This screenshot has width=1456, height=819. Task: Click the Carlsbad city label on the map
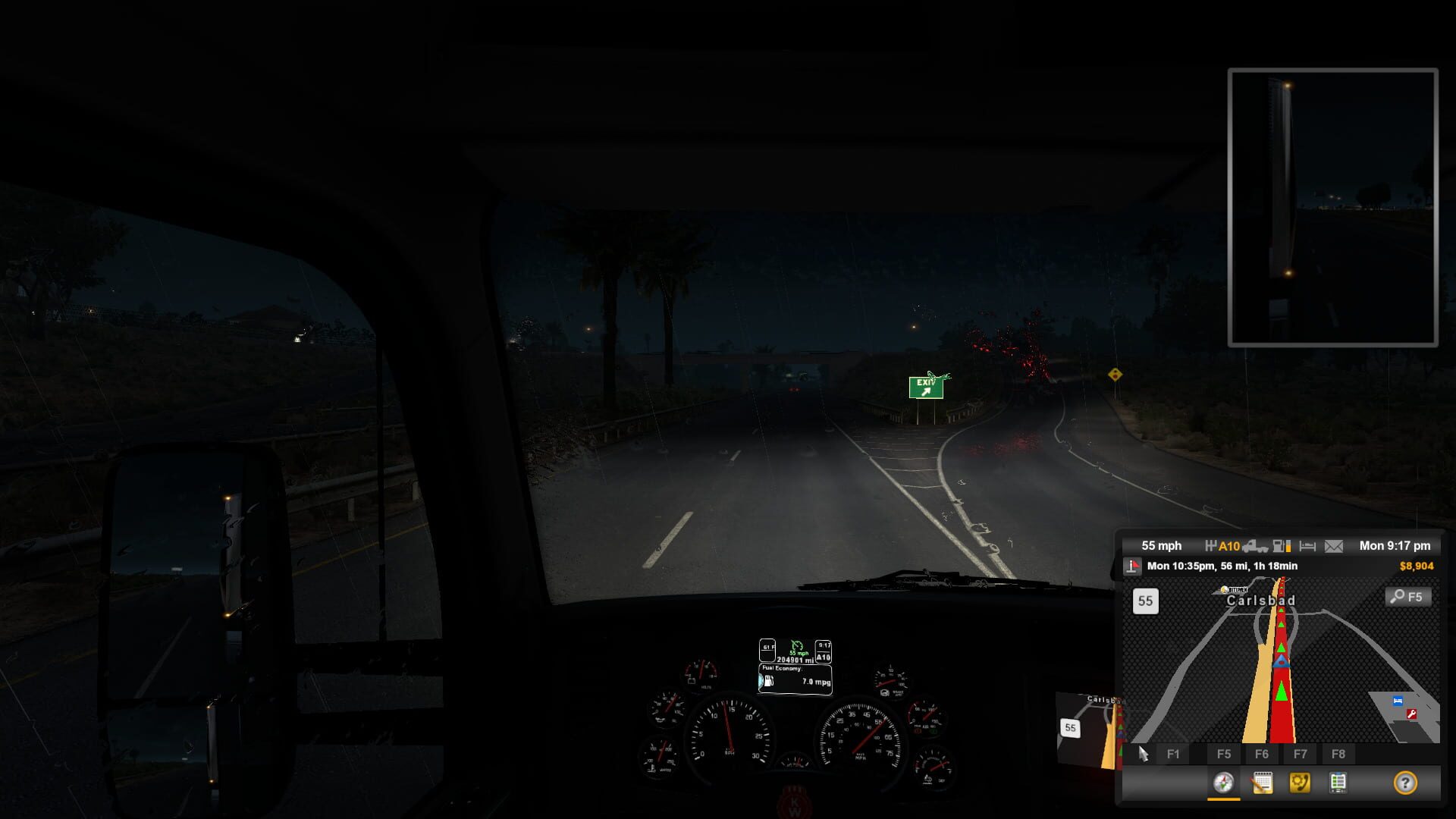click(1261, 601)
